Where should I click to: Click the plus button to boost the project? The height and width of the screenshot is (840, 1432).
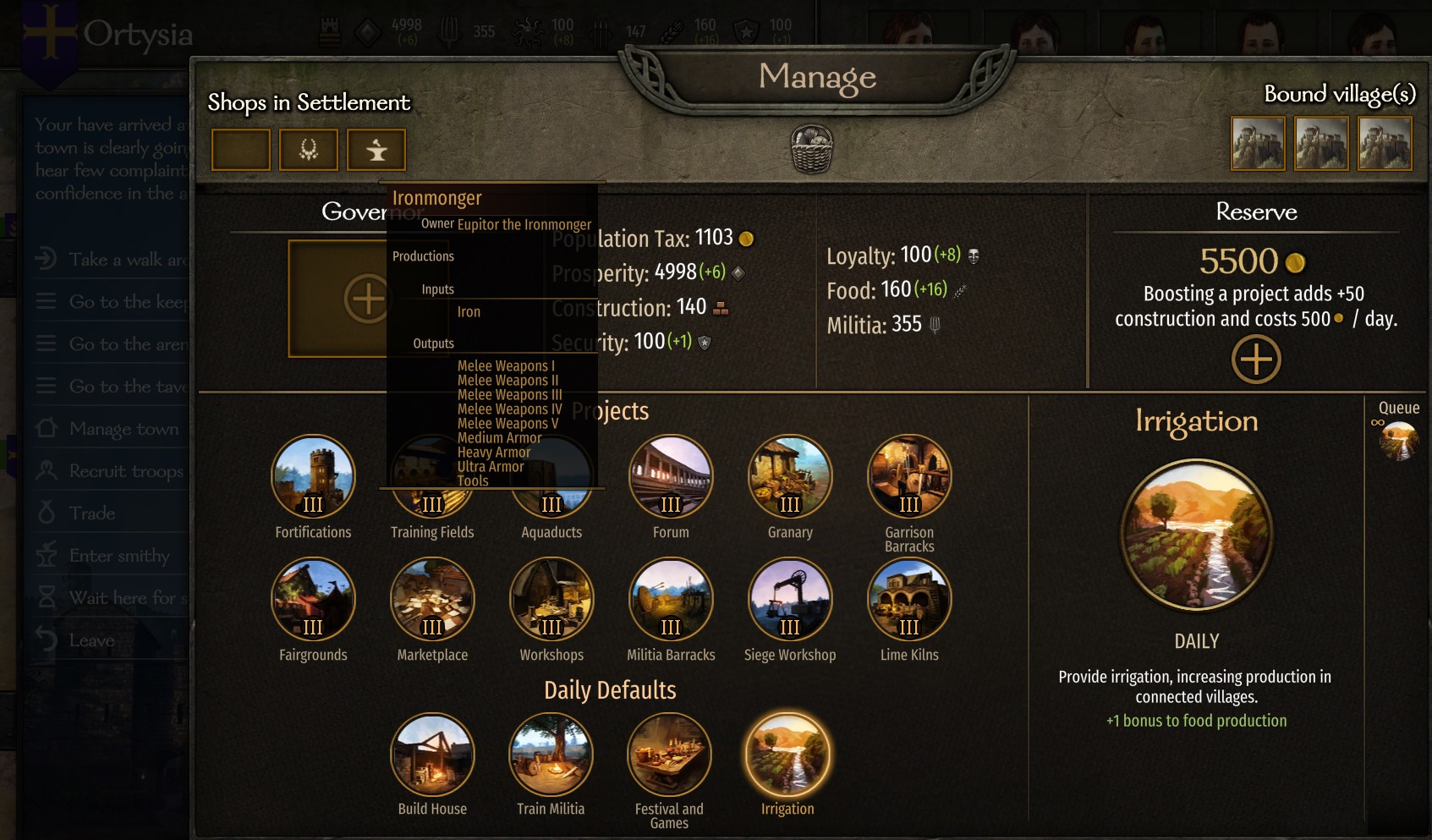(x=1255, y=358)
